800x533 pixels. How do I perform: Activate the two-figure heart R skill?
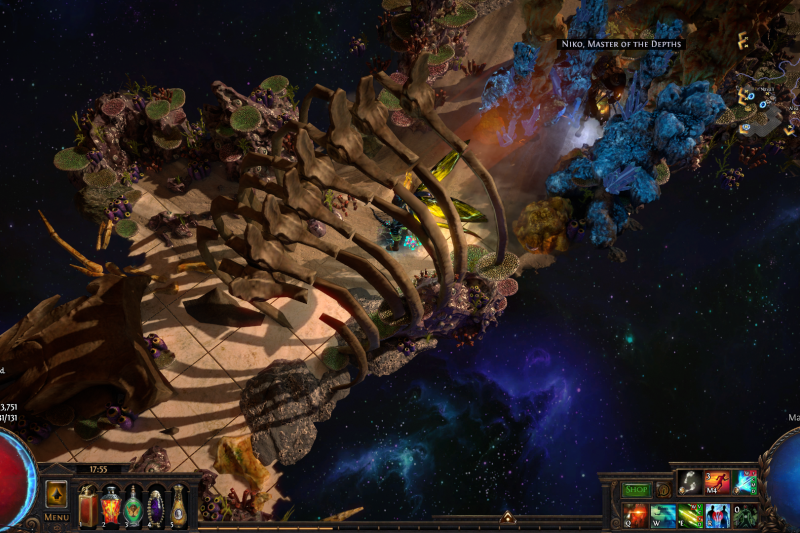(717, 516)
